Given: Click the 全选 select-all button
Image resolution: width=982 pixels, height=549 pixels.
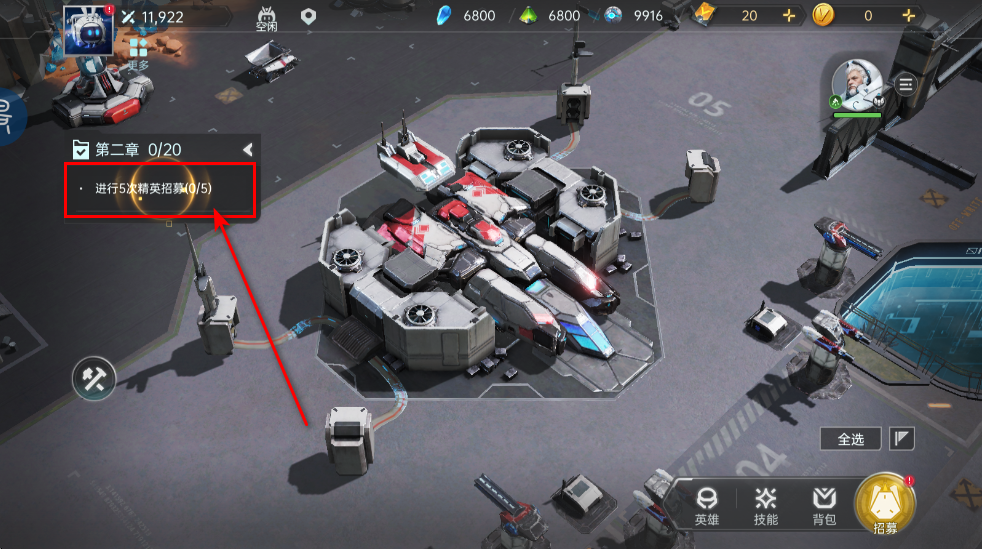Looking at the screenshot, I should click(x=850, y=438).
